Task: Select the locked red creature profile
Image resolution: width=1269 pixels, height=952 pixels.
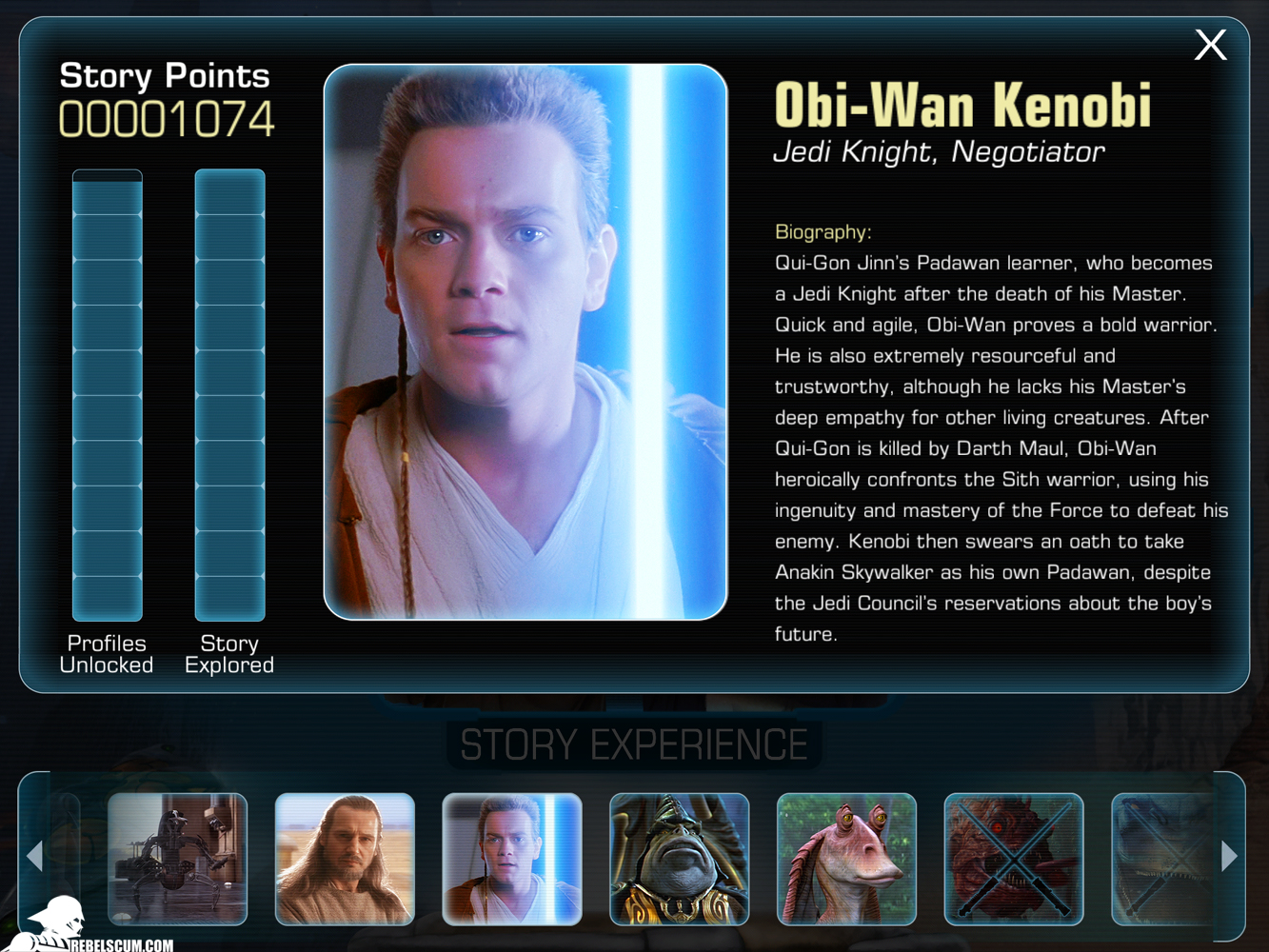Action: coord(1013,859)
